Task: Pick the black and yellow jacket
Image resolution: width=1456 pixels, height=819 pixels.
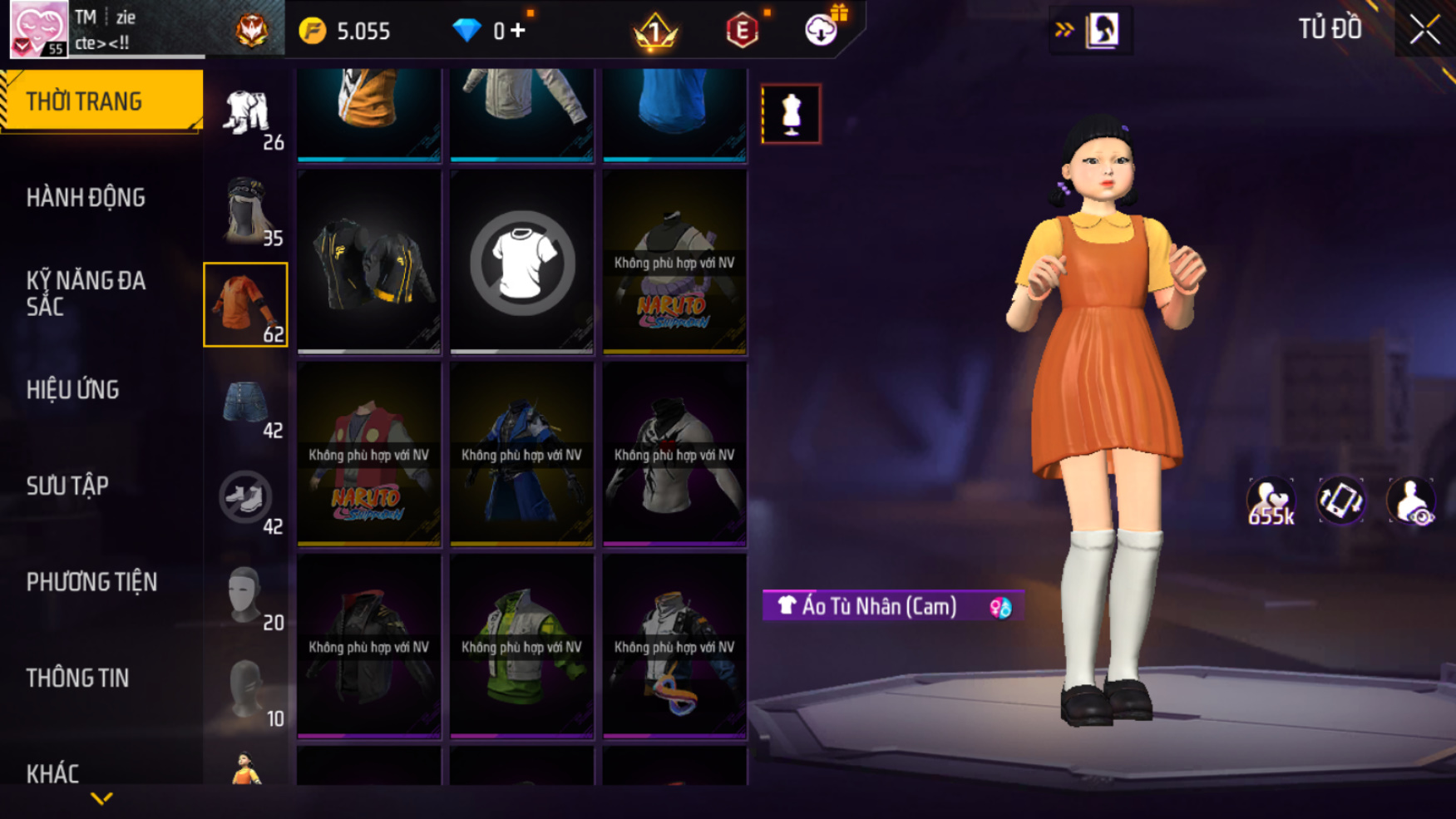Action: 369,263
